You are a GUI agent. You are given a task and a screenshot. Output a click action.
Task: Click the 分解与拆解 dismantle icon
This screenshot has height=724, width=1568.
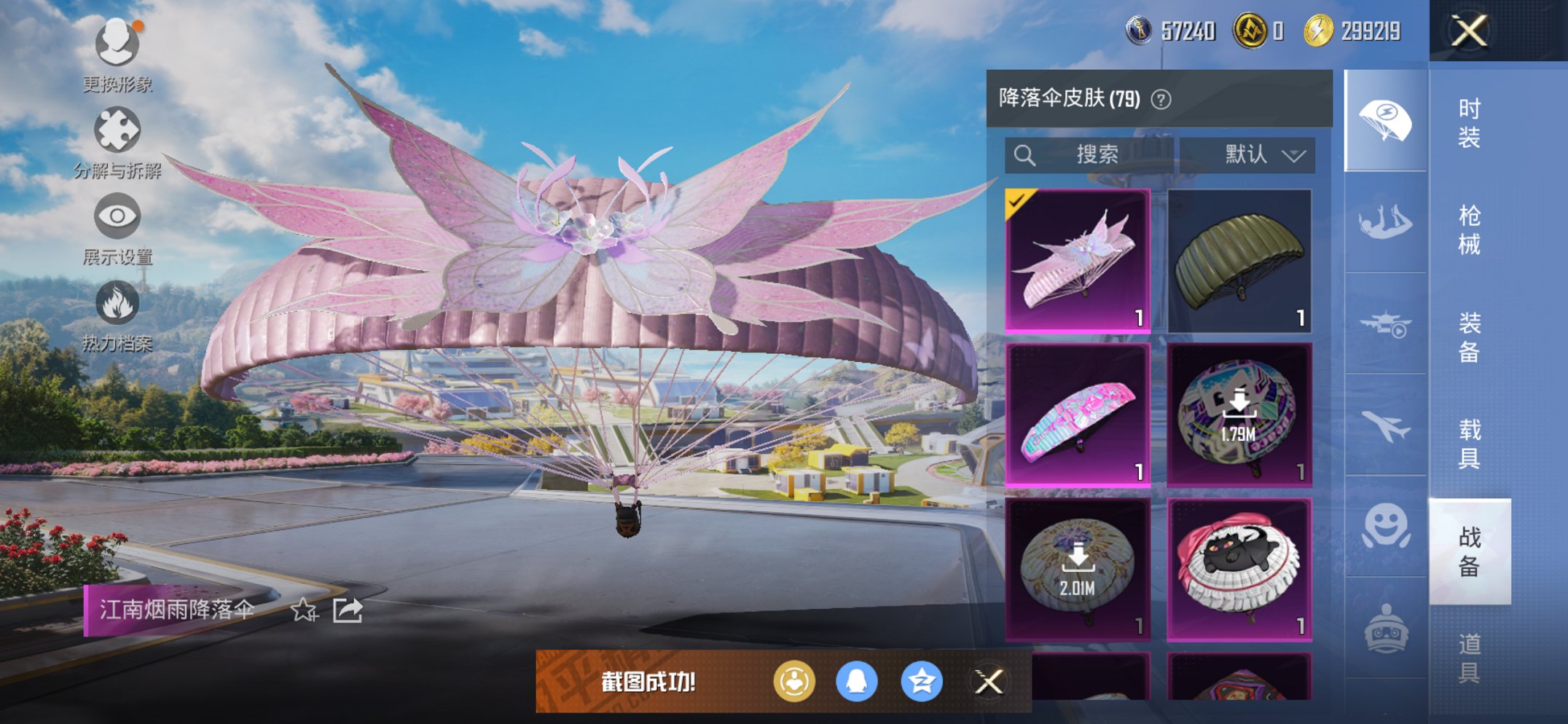coord(117,126)
